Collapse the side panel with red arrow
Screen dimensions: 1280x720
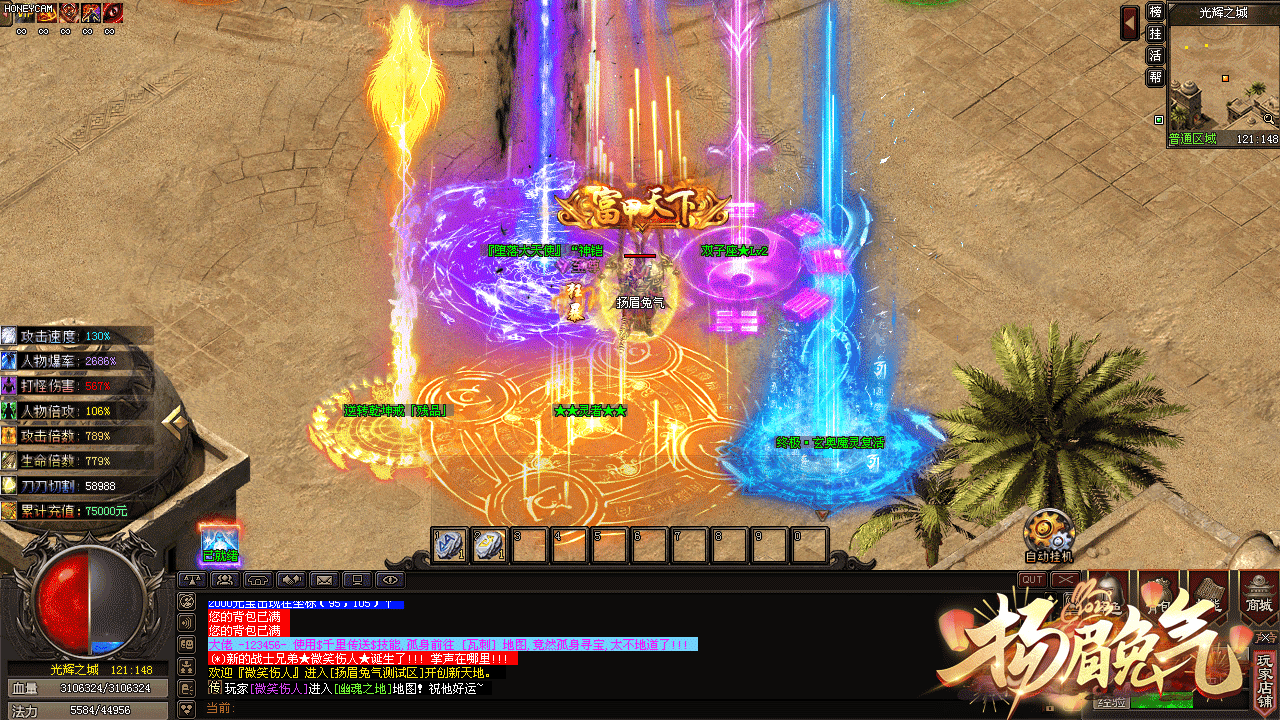pyautogui.click(x=1130, y=22)
